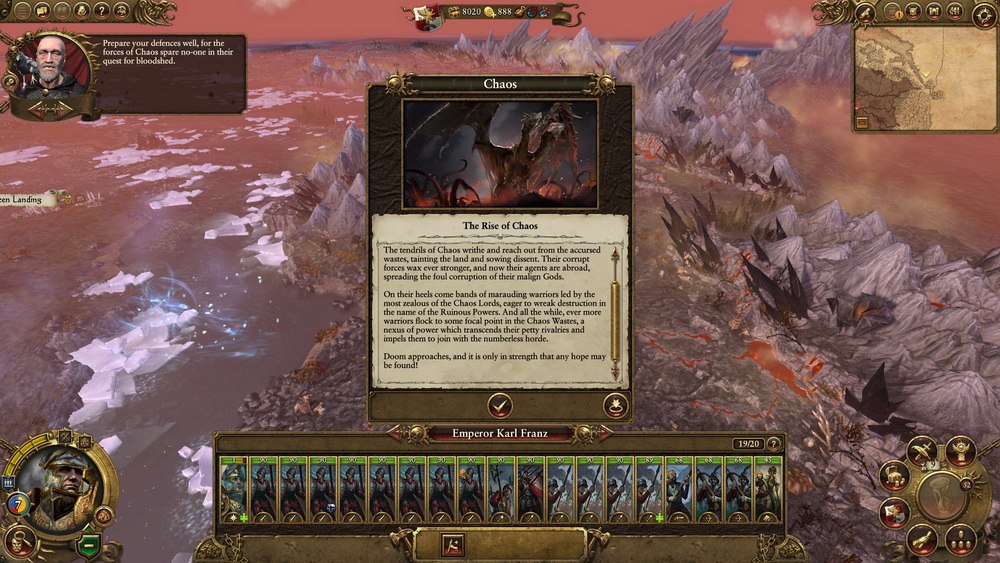Select Karl Franz's lord unit card
Screen dimensions: 1000x563
click(233, 488)
